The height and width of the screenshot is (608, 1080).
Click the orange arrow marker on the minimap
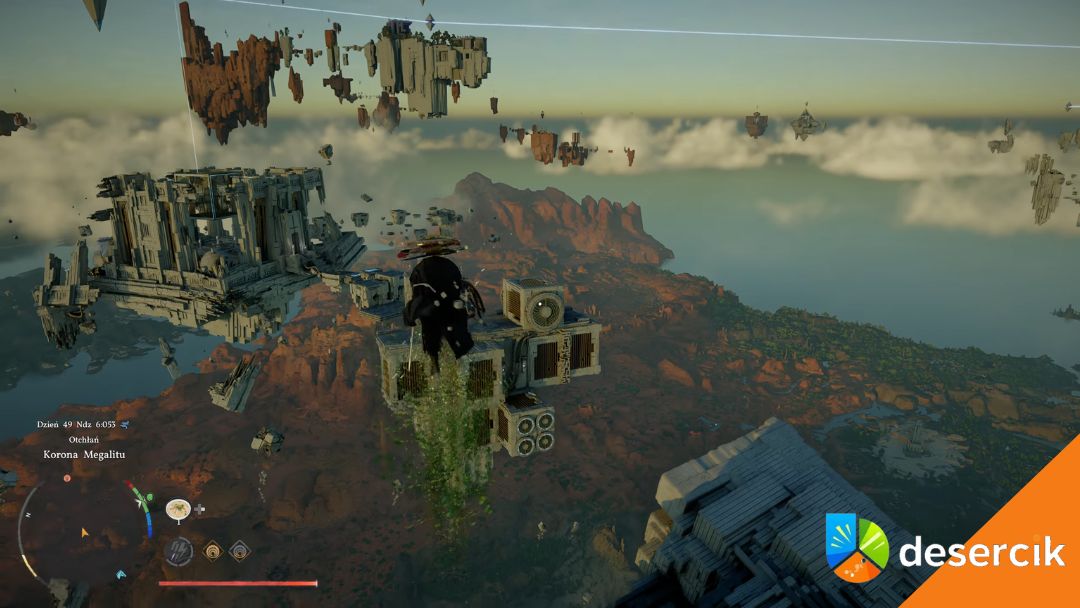pos(84,532)
